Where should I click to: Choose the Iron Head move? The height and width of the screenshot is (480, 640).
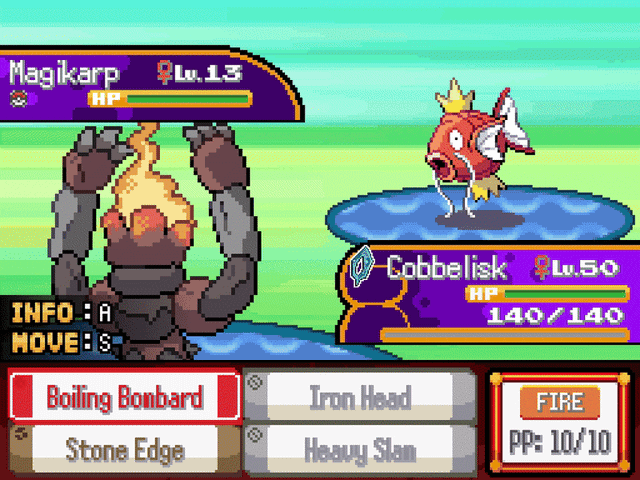coord(360,397)
